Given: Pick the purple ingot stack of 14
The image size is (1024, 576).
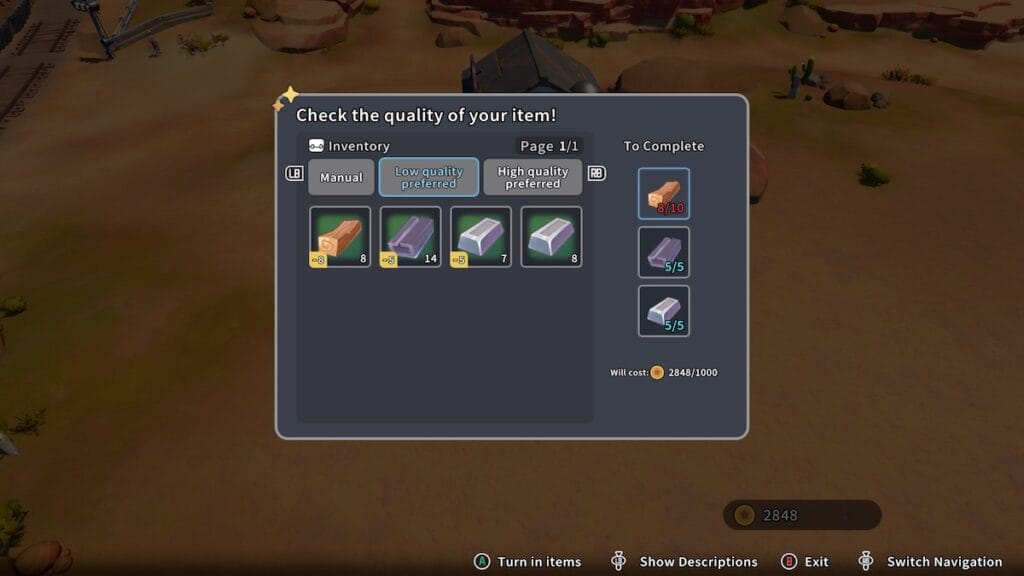Looking at the screenshot, I should [x=411, y=237].
